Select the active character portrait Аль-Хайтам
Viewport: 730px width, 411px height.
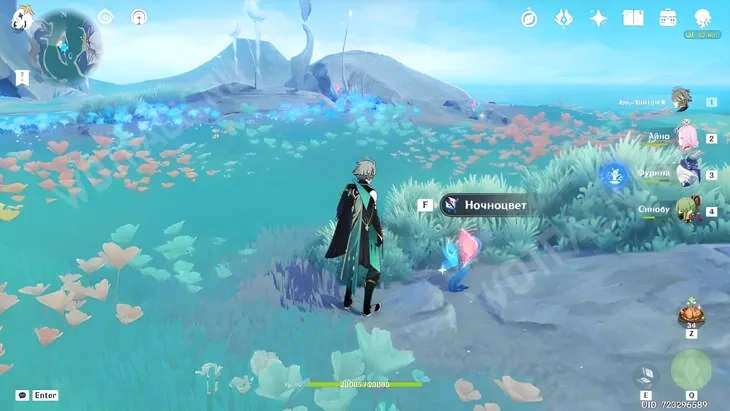(682, 100)
